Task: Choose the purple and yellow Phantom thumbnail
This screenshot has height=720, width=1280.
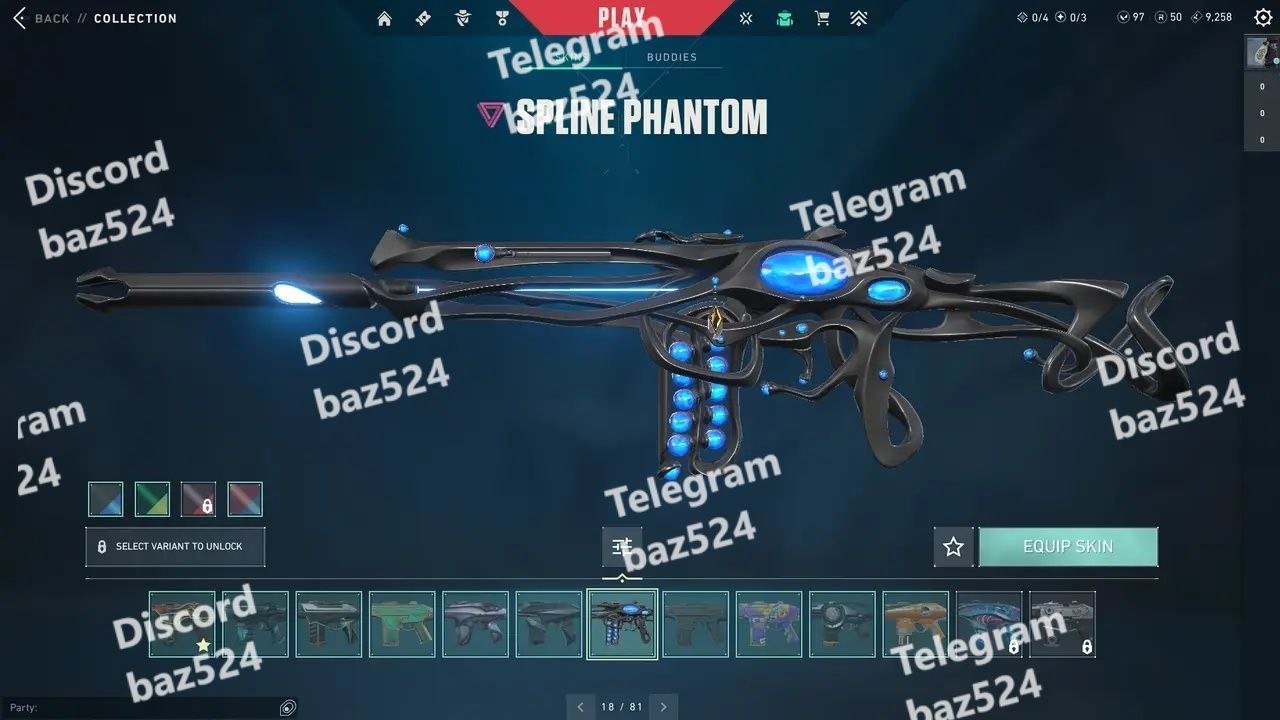Action: coord(769,624)
